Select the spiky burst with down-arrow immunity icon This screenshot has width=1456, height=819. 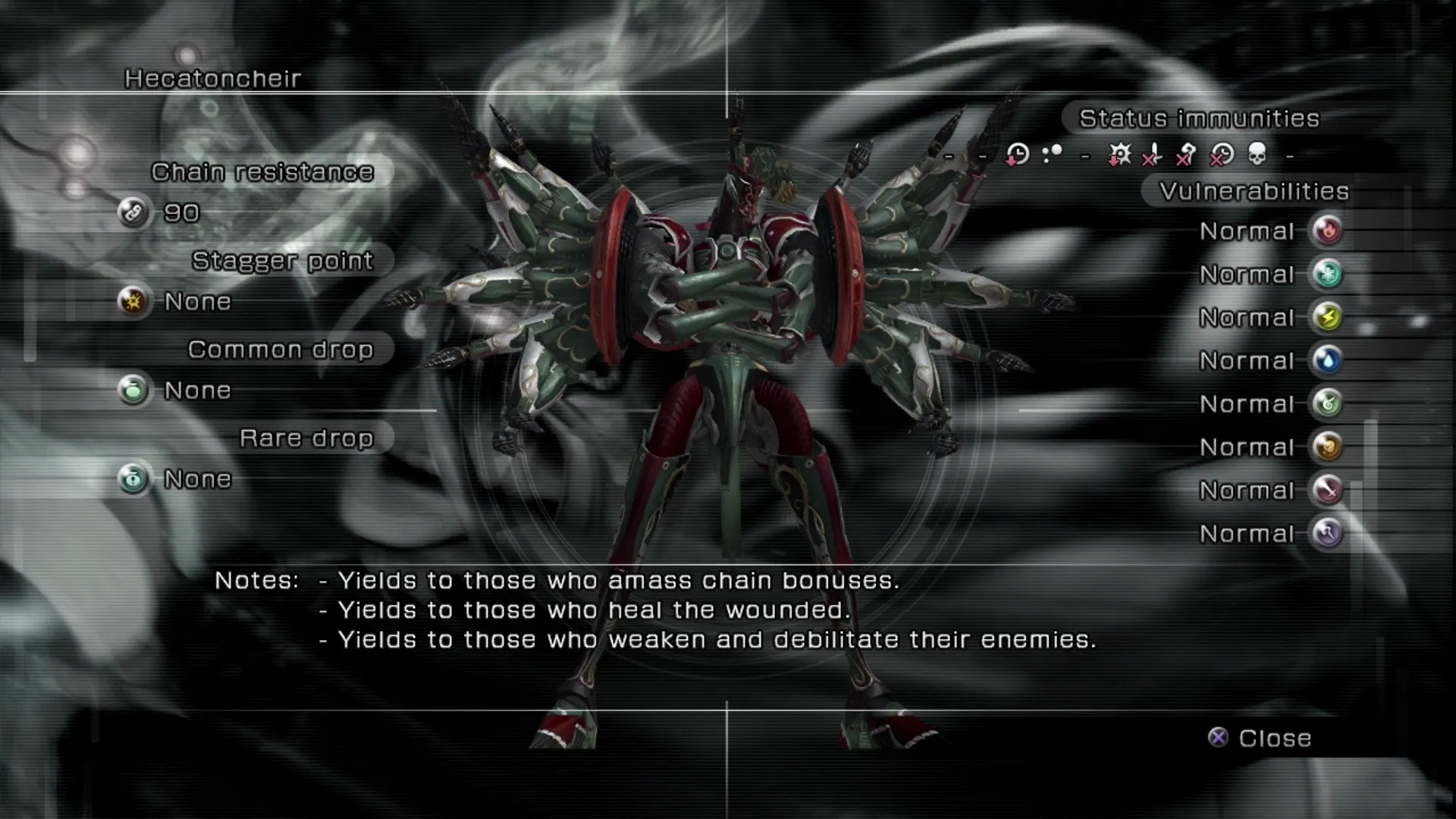[1119, 155]
